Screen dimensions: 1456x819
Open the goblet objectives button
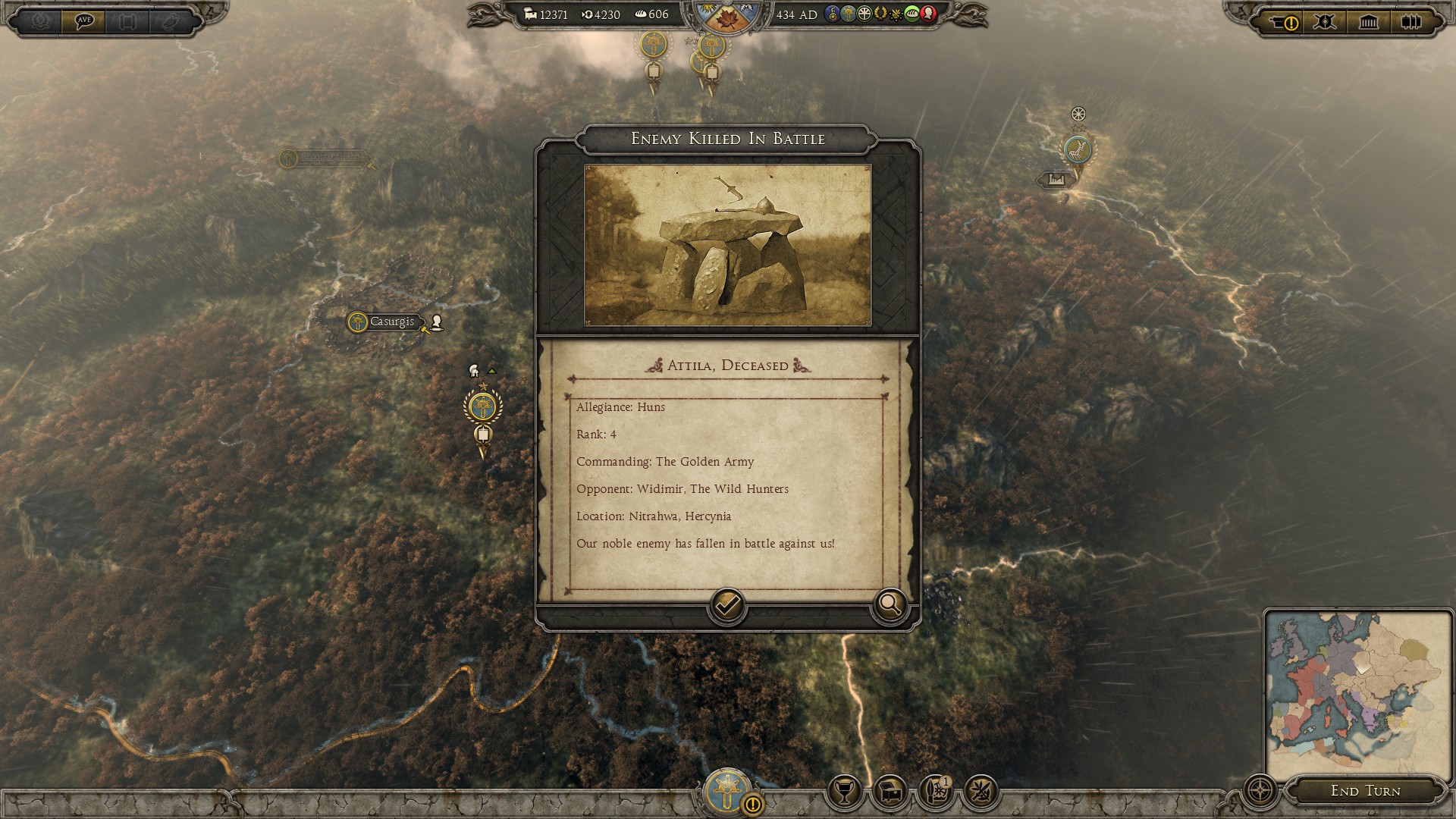point(843,792)
